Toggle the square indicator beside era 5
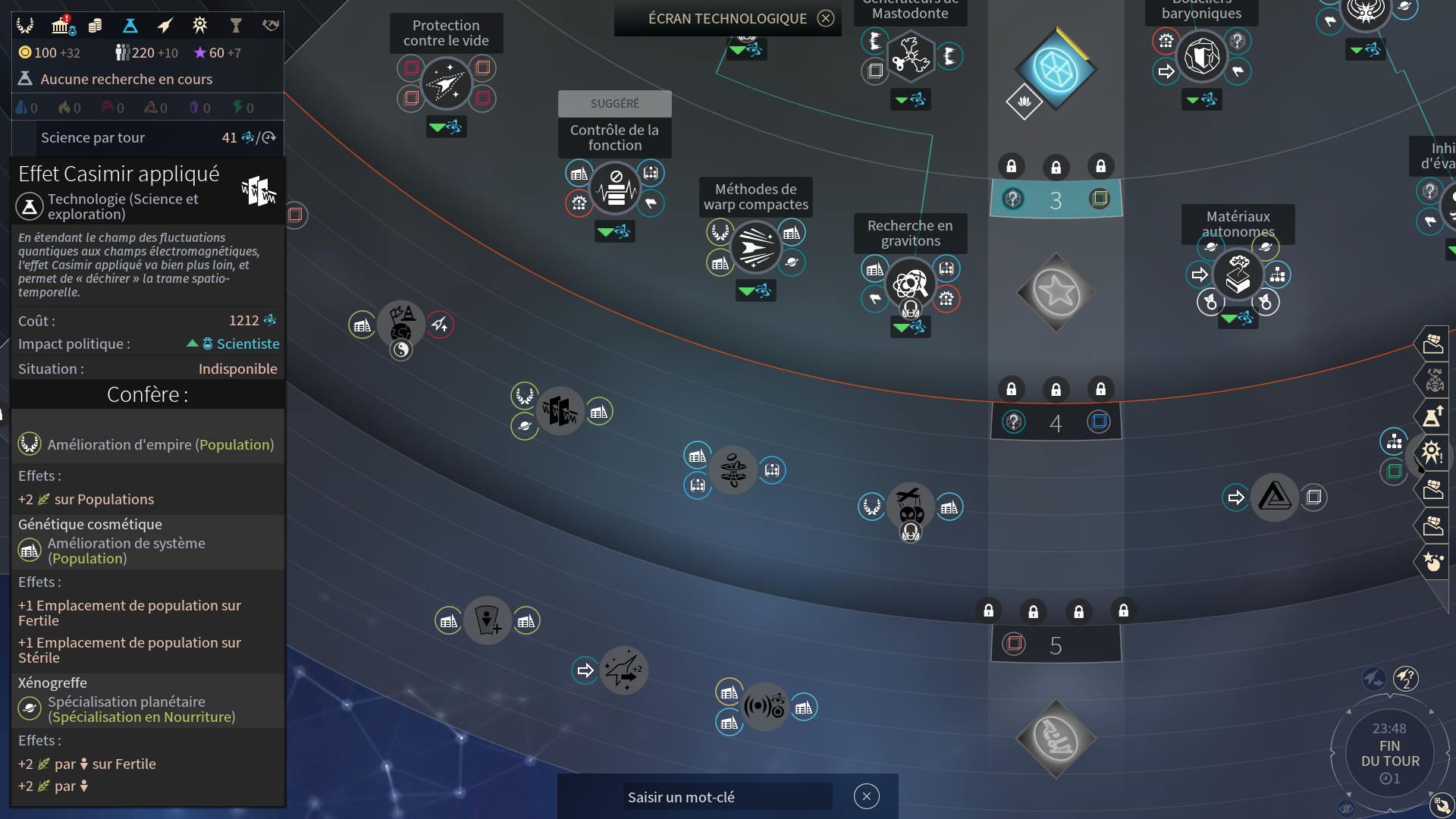Image resolution: width=1456 pixels, height=819 pixels. click(x=1014, y=644)
